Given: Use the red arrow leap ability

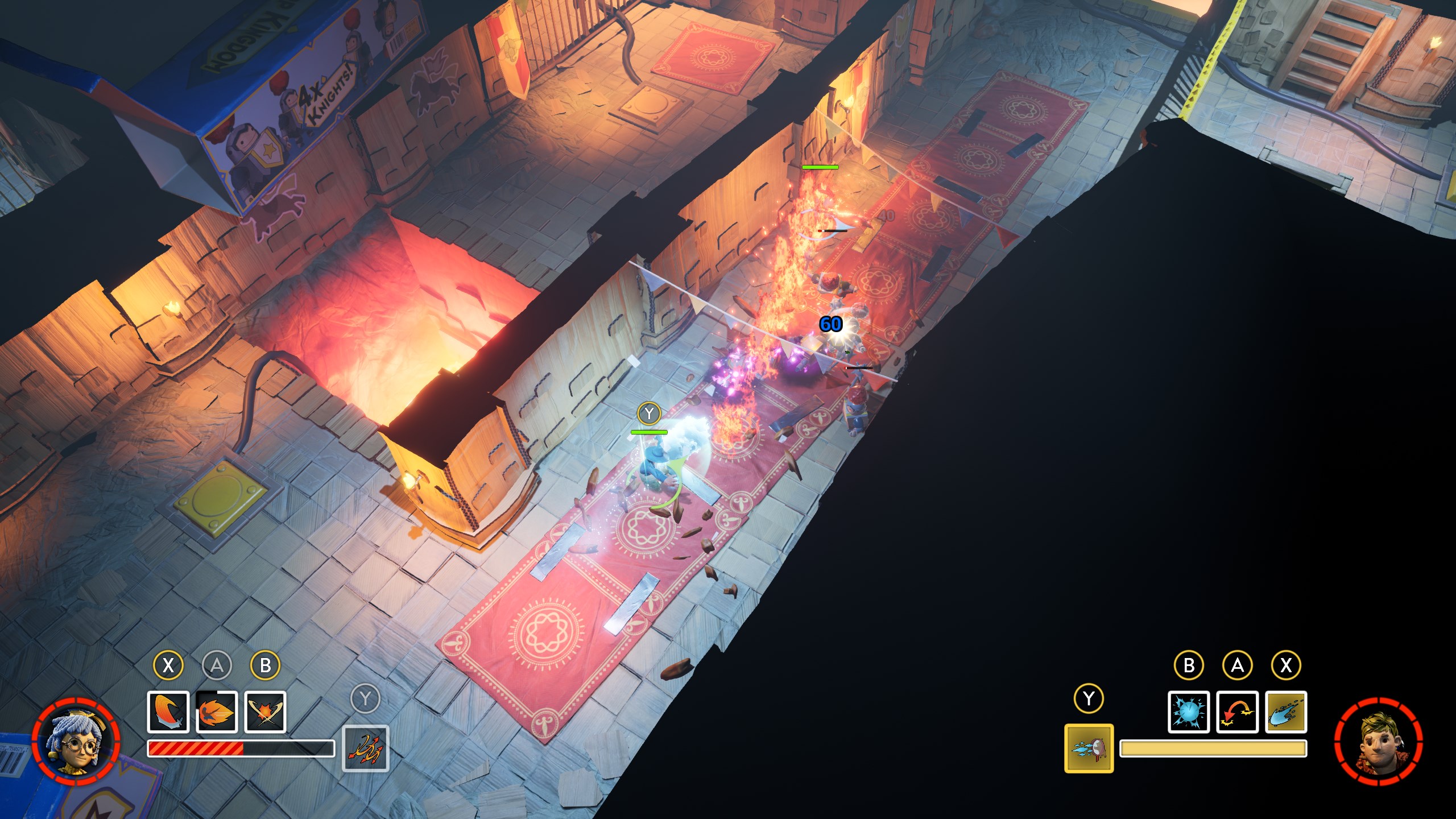Looking at the screenshot, I should (x=1237, y=712).
